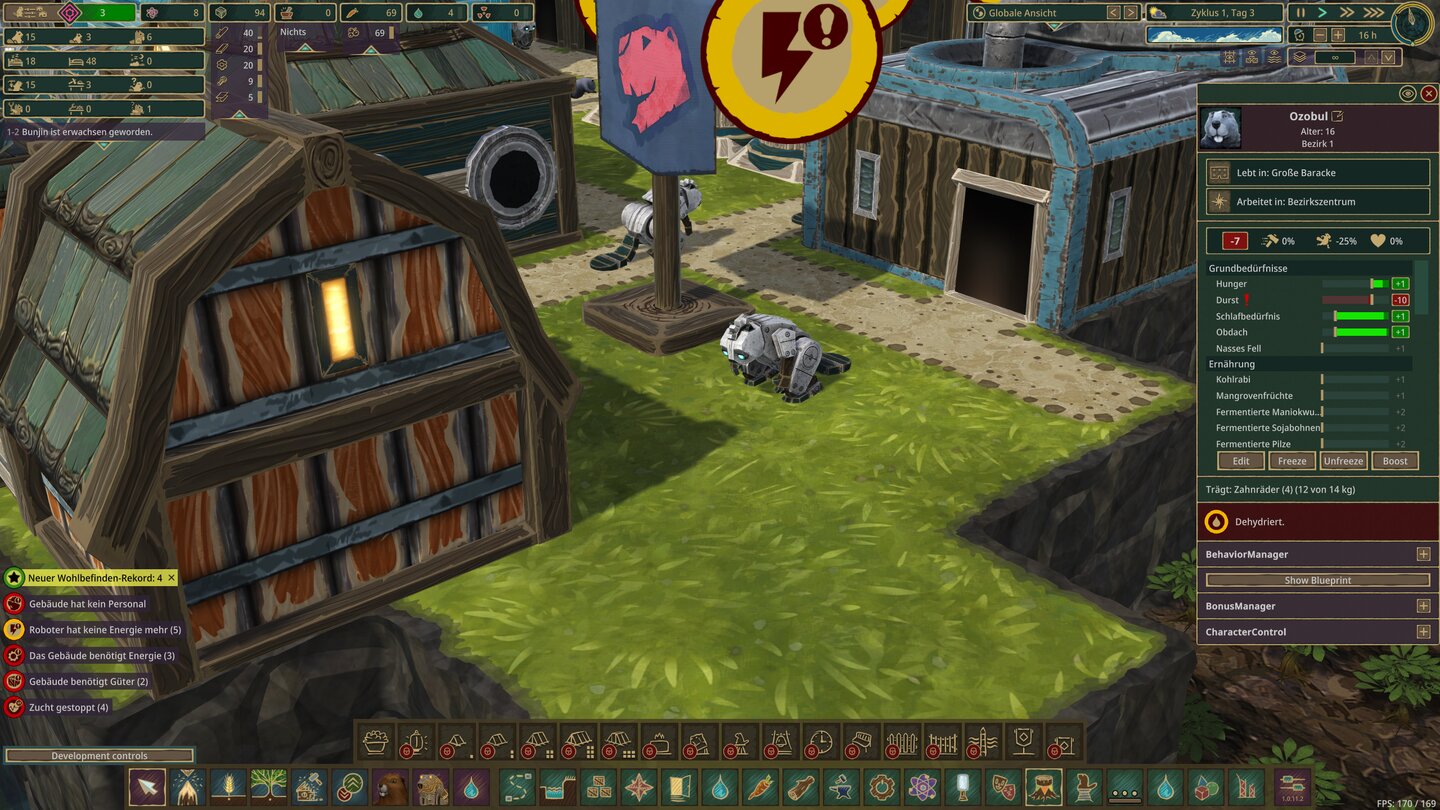Select the Unfreeze button
This screenshot has height=810, width=1440.
pyautogui.click(x=1343, y=461)
